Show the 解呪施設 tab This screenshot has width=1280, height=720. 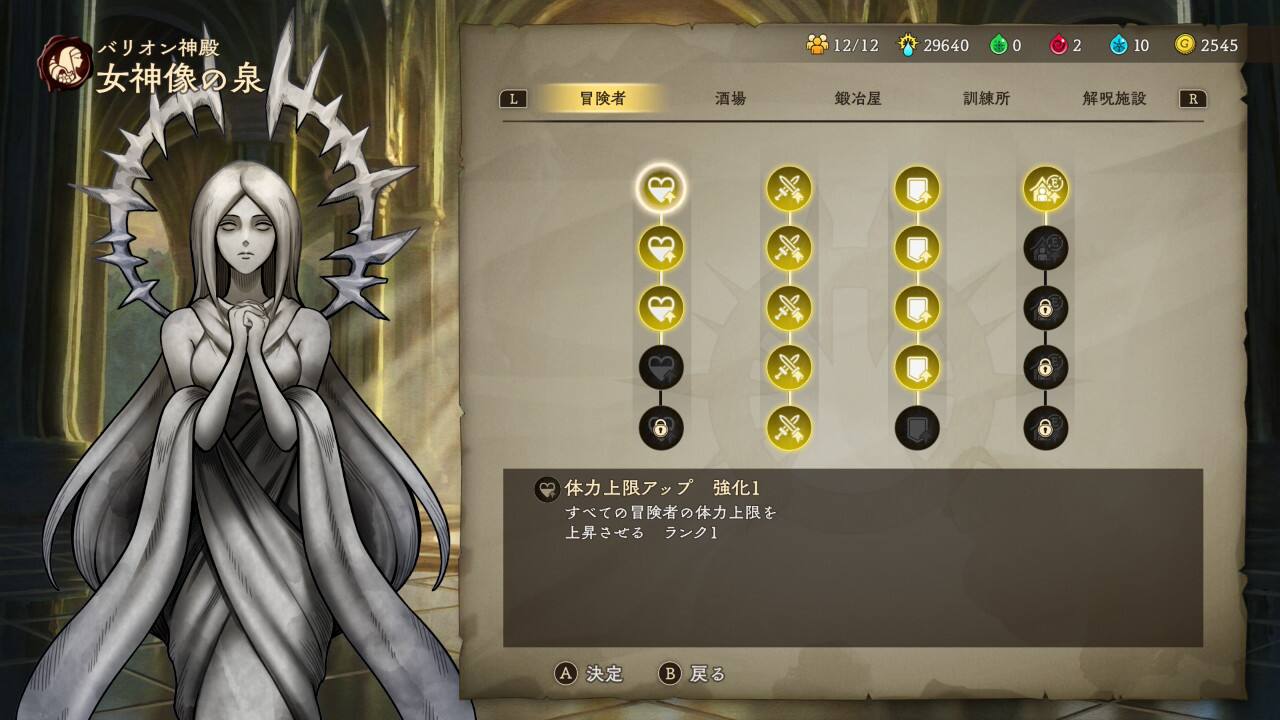pyautogui.click(x=1114, y=99)
